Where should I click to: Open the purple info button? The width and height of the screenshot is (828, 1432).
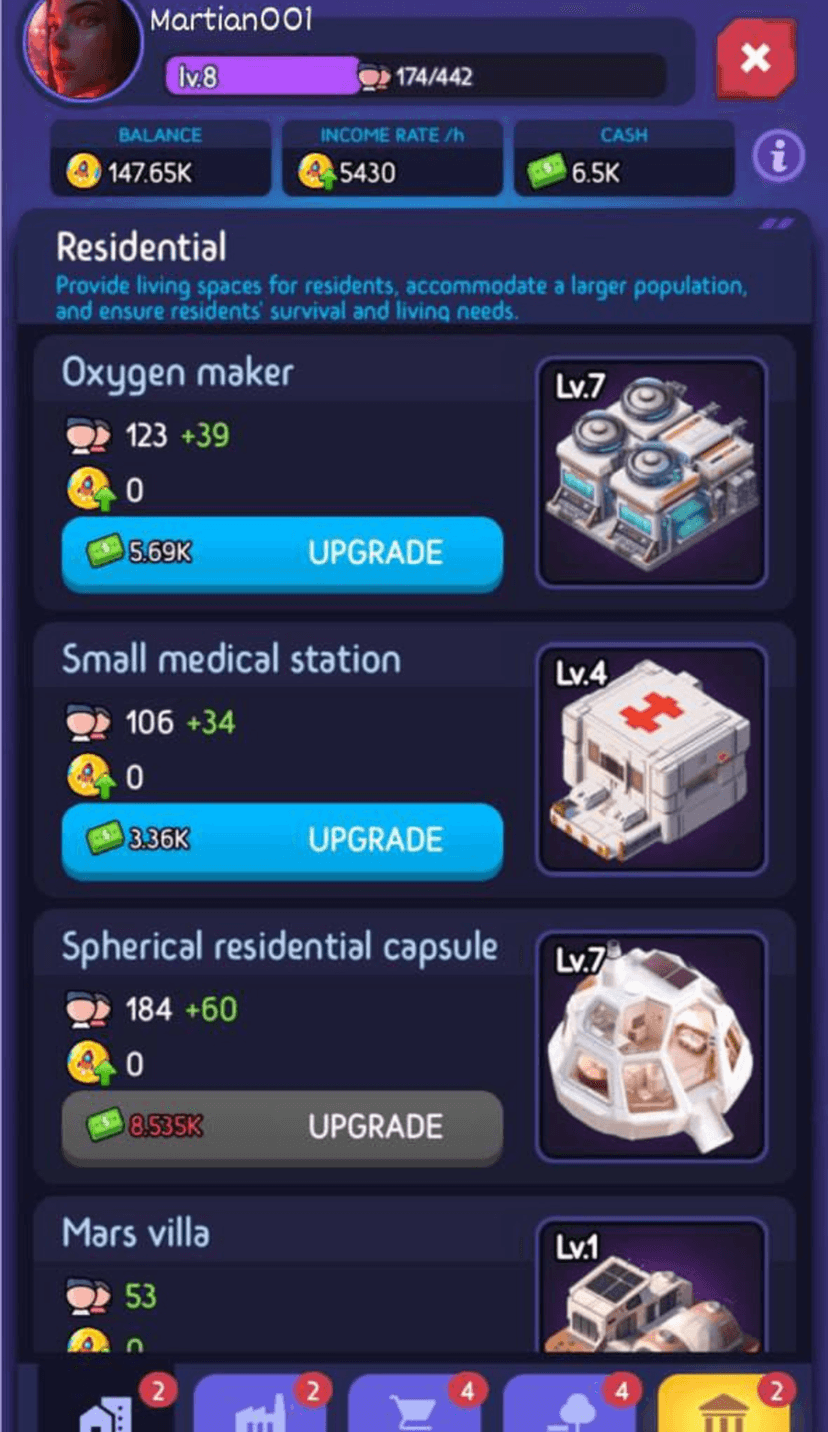point(779,156)
